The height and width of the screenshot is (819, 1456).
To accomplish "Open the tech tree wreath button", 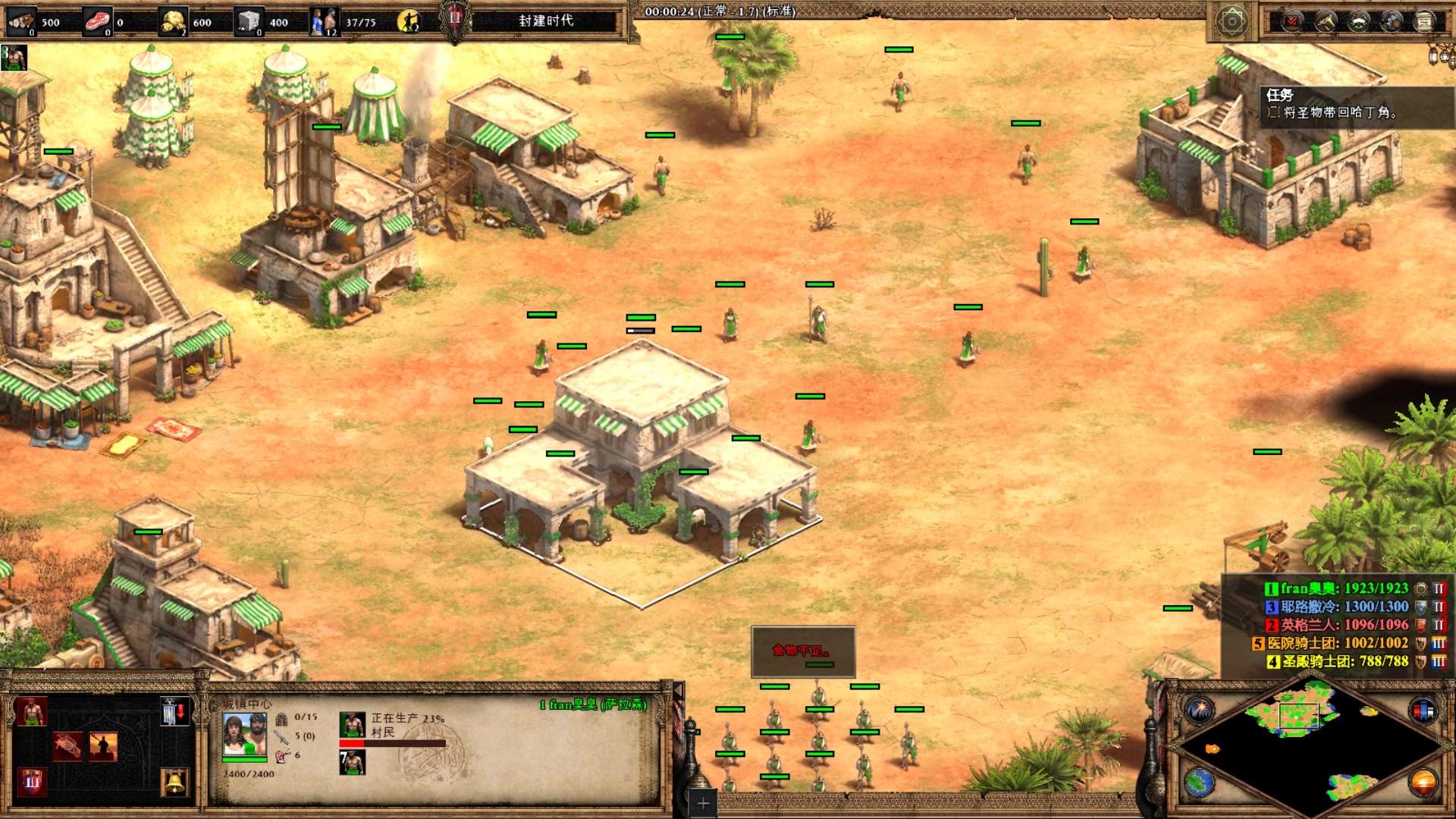I will [1359, 21].
